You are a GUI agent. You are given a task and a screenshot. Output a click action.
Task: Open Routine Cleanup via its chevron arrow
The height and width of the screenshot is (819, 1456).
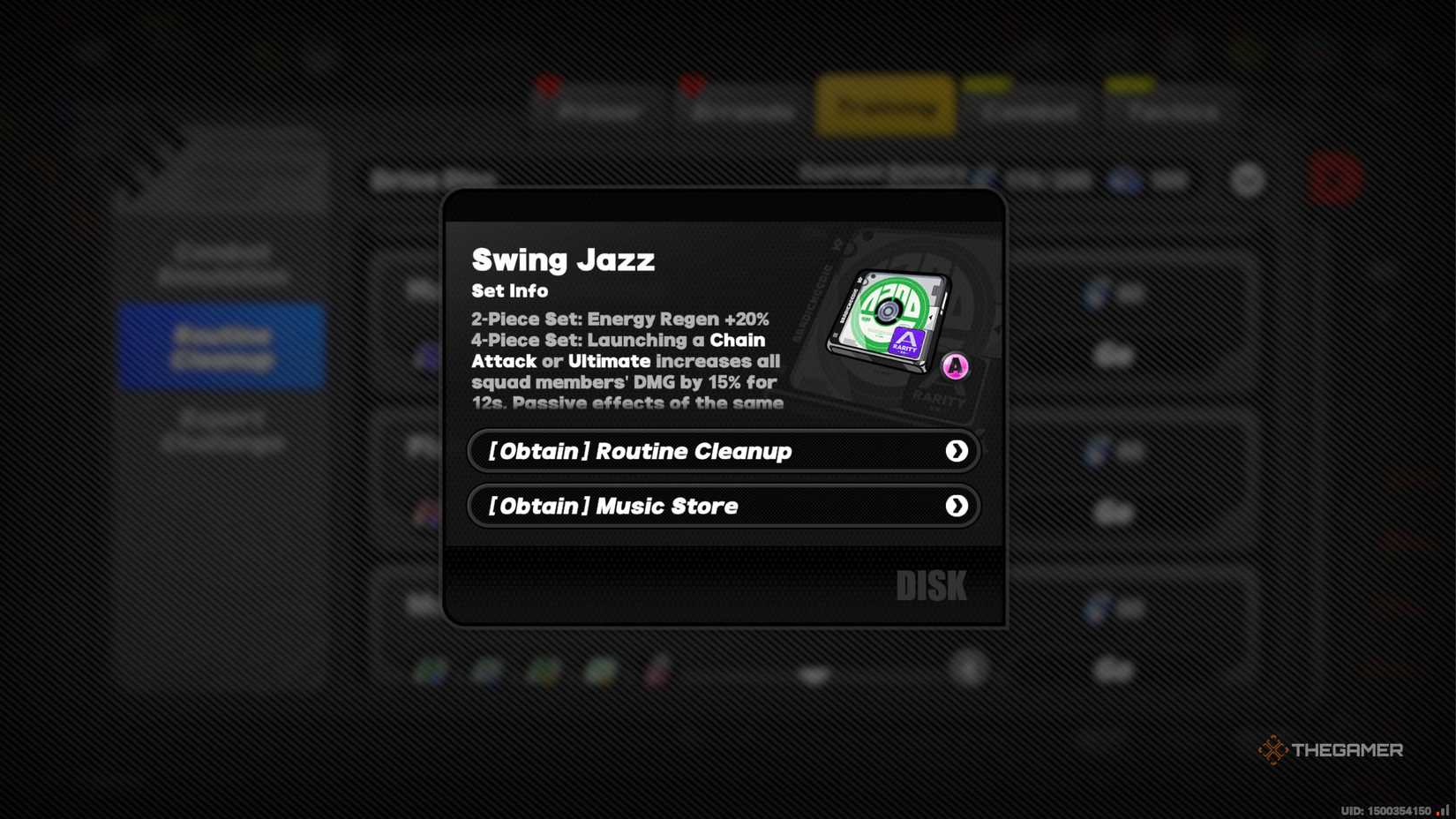click(957, 451)
